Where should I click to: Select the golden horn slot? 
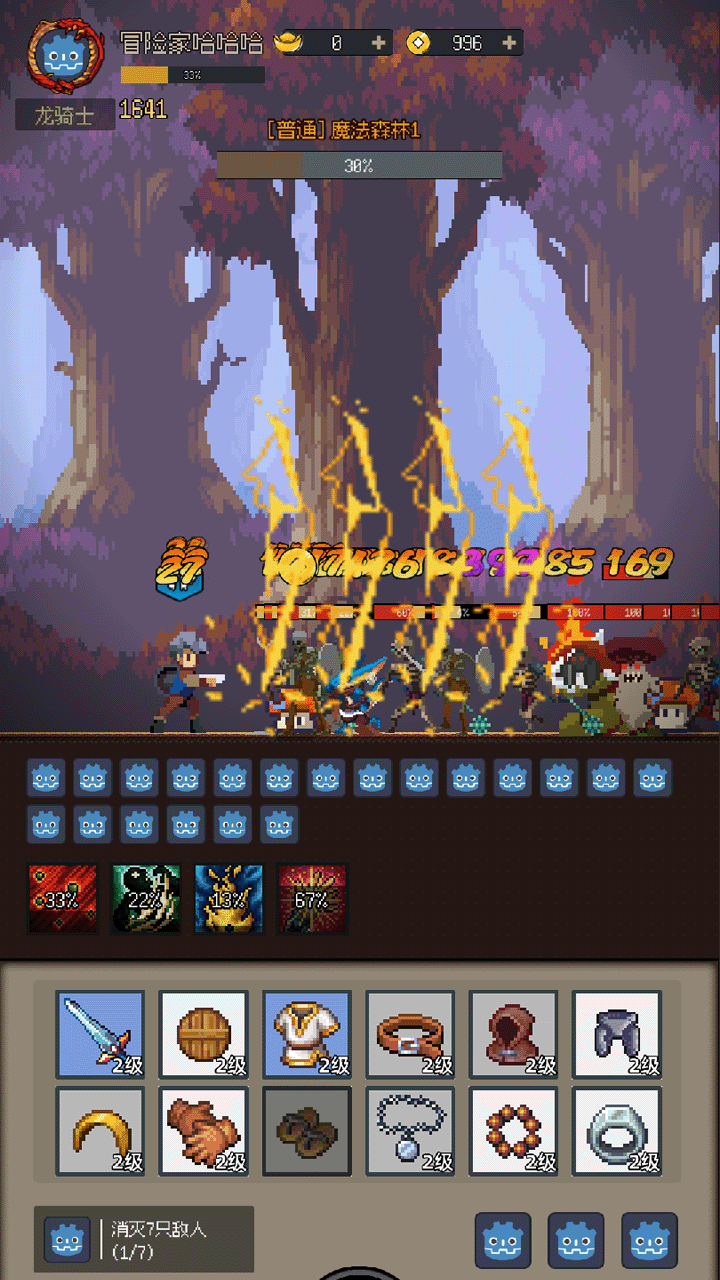pos(100,1132)
